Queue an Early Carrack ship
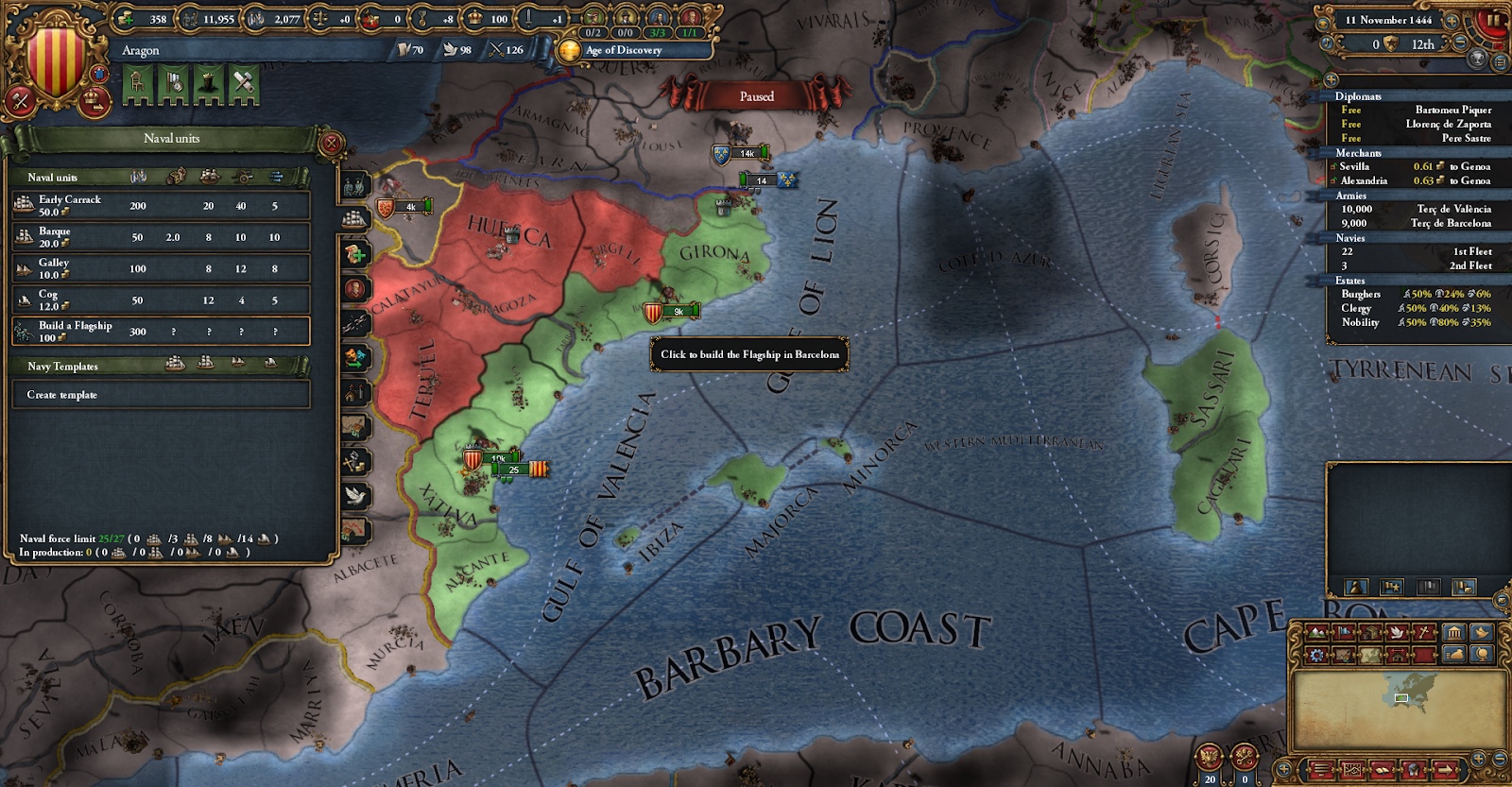The width and height of the screenshot is (1512, 787). click(x=161, y=205)
